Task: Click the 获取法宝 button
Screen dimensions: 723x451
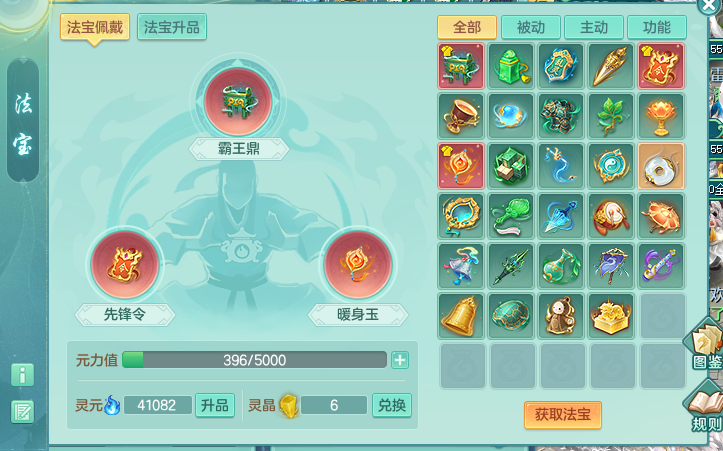Action: click(x=562, y=414)
